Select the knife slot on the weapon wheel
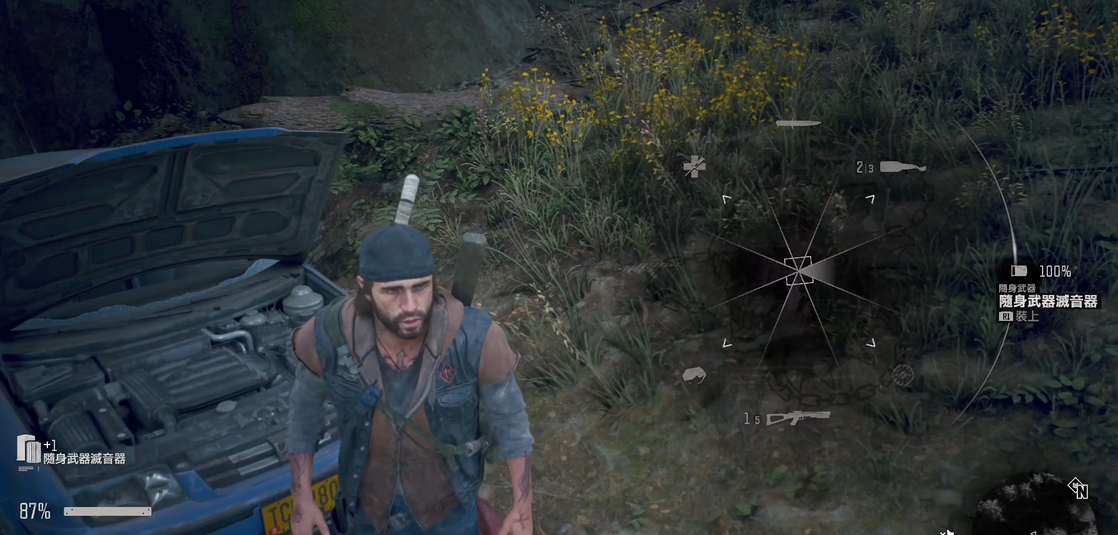The width and height of the screenshot is (1118, 535). pos(798,123)
